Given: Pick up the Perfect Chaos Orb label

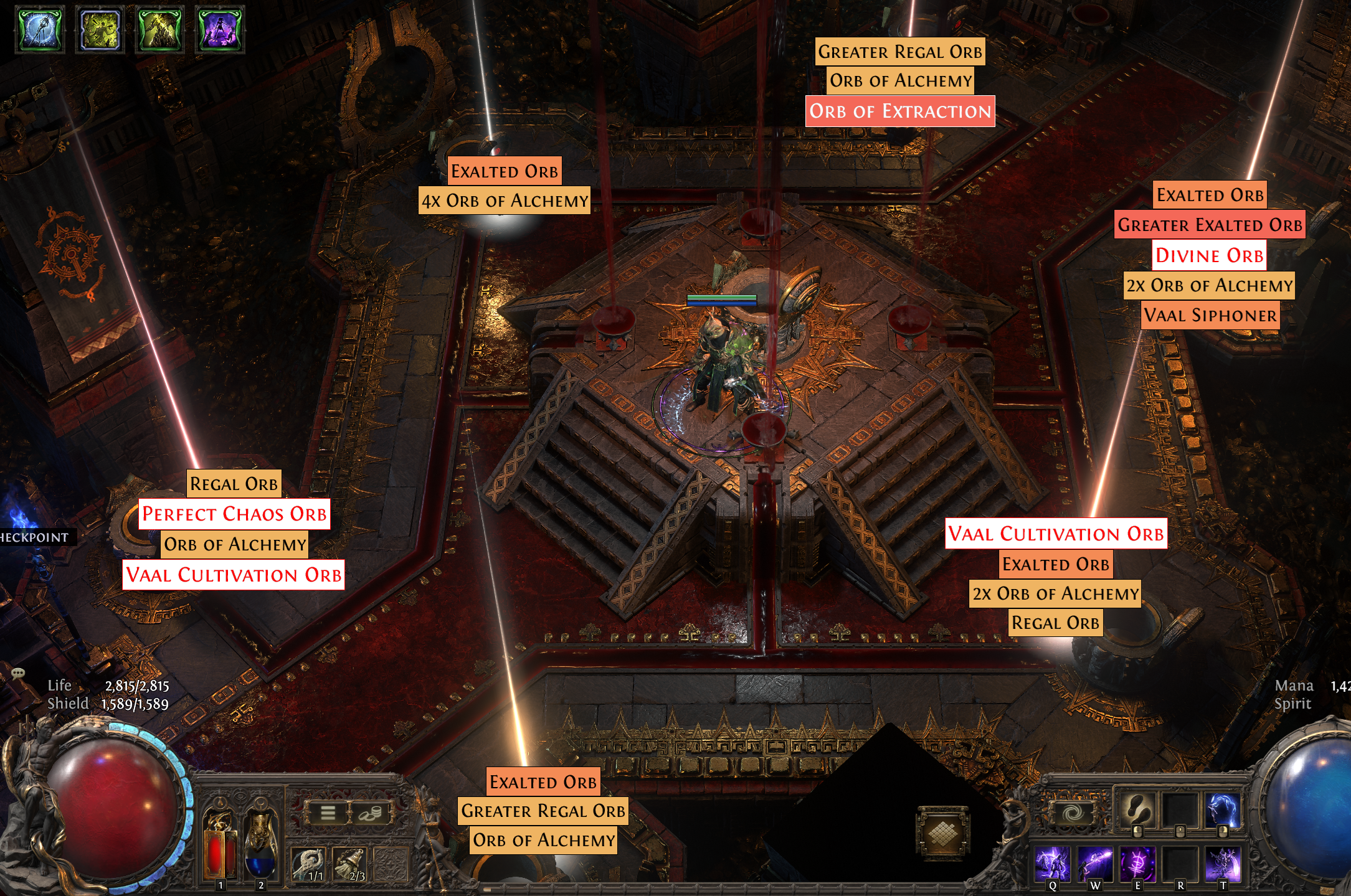Looking at the screenshot, I should [x=234, y=514].
